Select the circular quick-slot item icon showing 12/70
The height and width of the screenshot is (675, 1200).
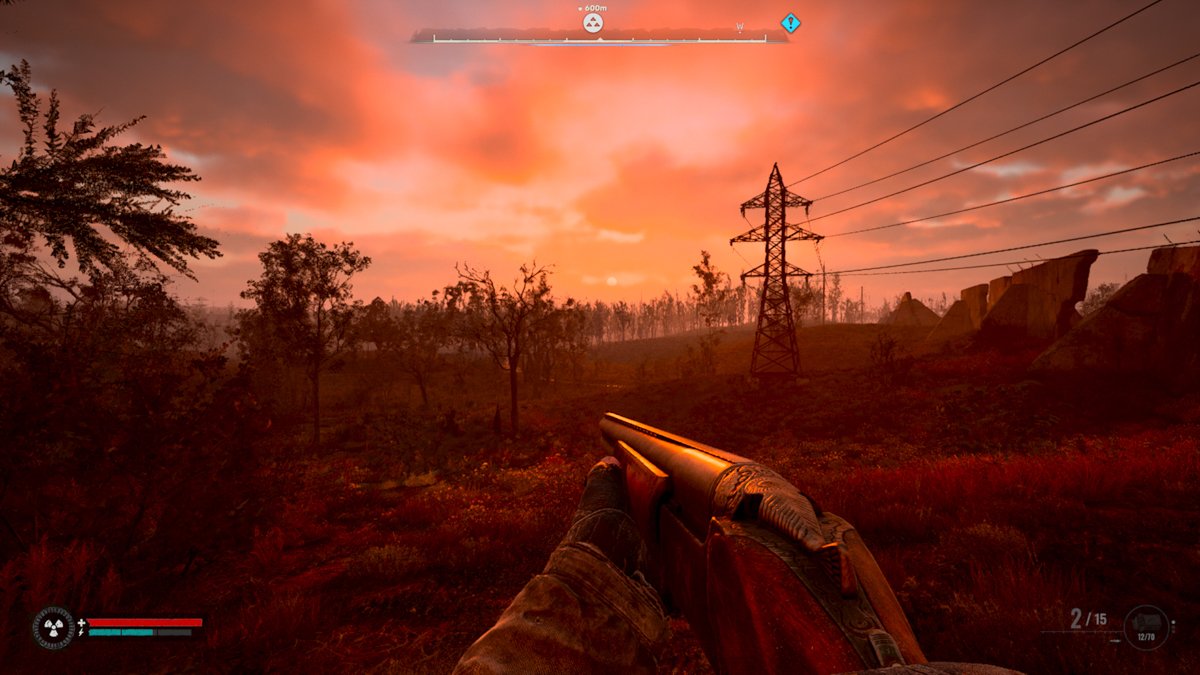[x=1146, y=627]
